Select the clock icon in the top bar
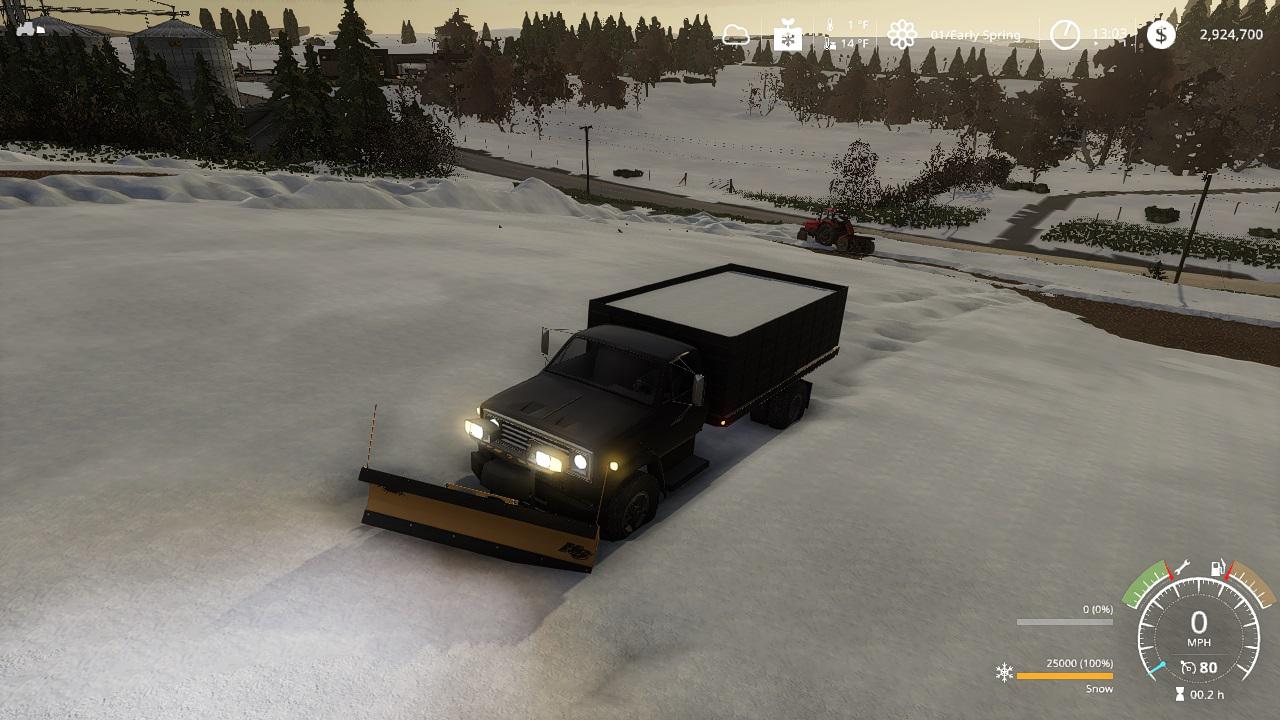The height and width of the screenshot is (720, 1280). tap(1065, 35)
